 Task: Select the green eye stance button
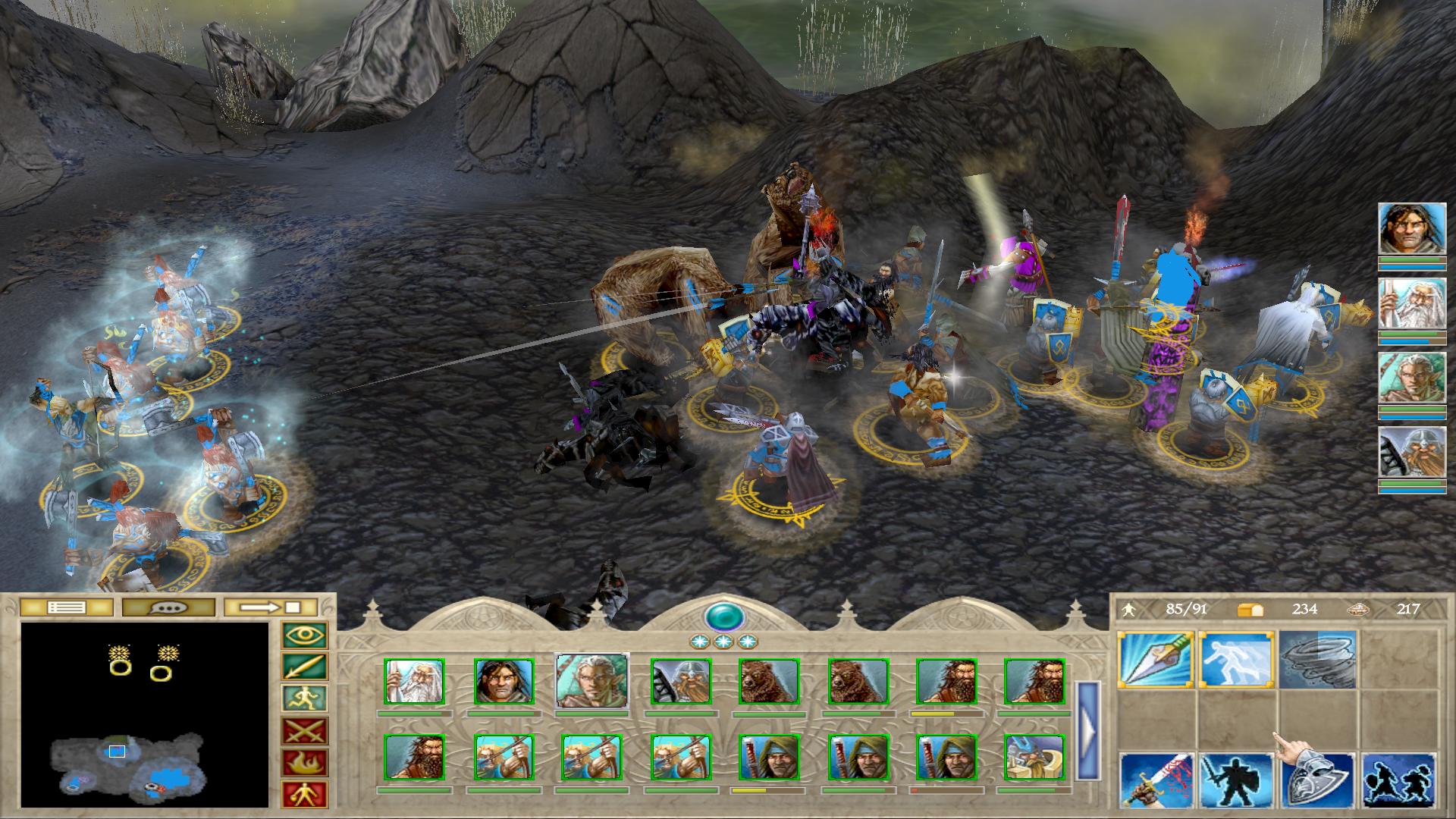[x=305, y=635]
